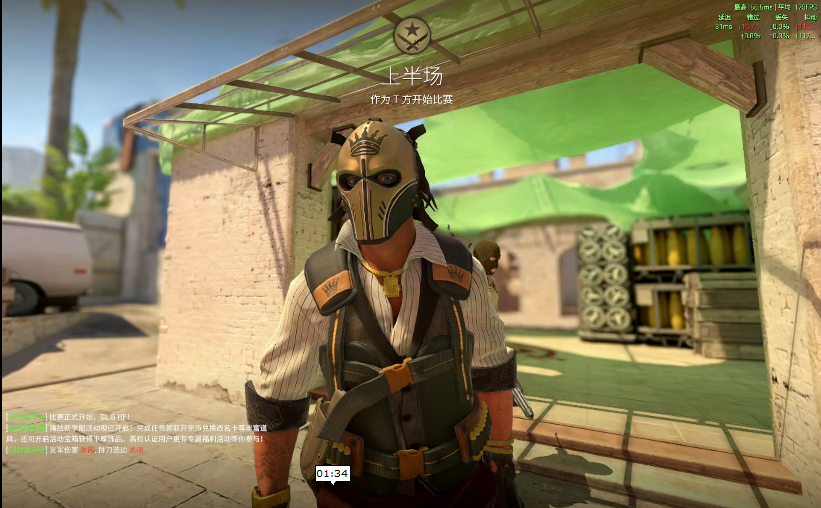The height and width of the screenshot is (508, 821).
Task: Click the chat message log
Action: click(135, 433)
